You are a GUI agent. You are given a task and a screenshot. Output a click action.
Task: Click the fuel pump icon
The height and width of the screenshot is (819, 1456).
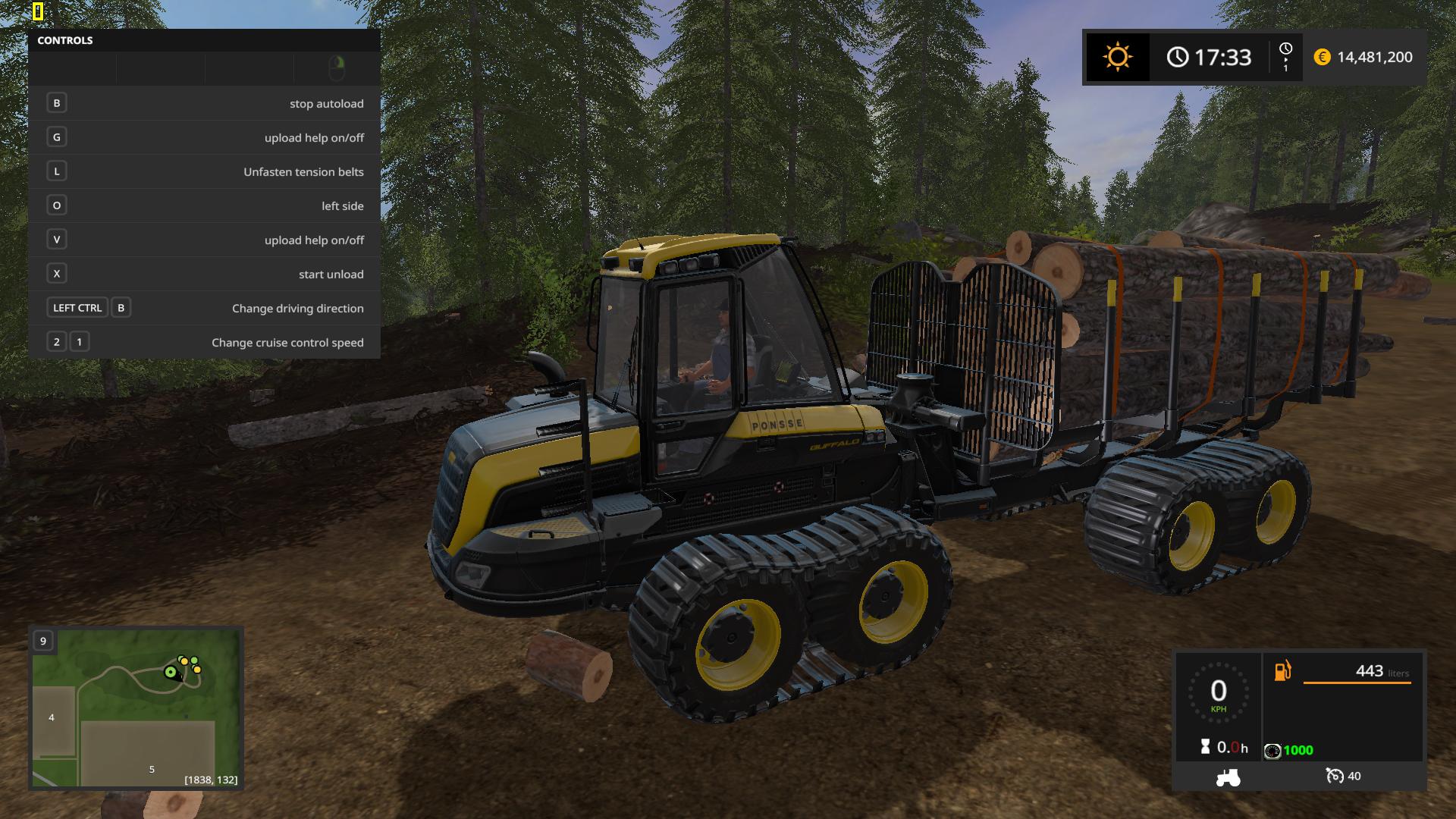(x=1282, y=671)
